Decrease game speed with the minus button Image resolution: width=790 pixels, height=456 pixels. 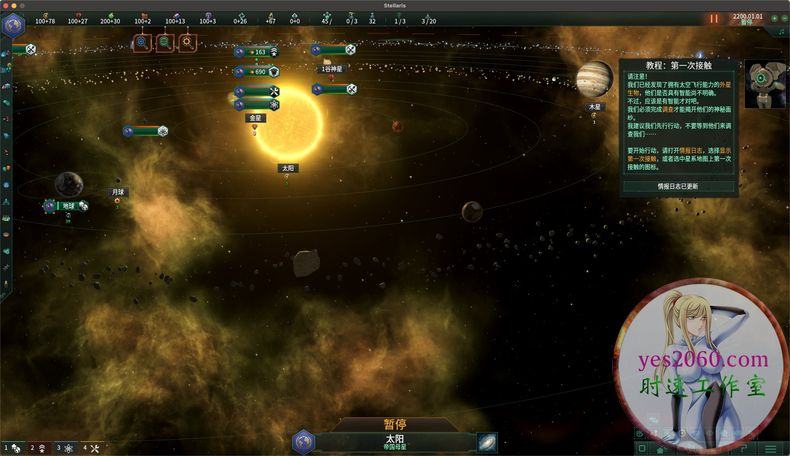pyautogui.click(x=783, y=19)
